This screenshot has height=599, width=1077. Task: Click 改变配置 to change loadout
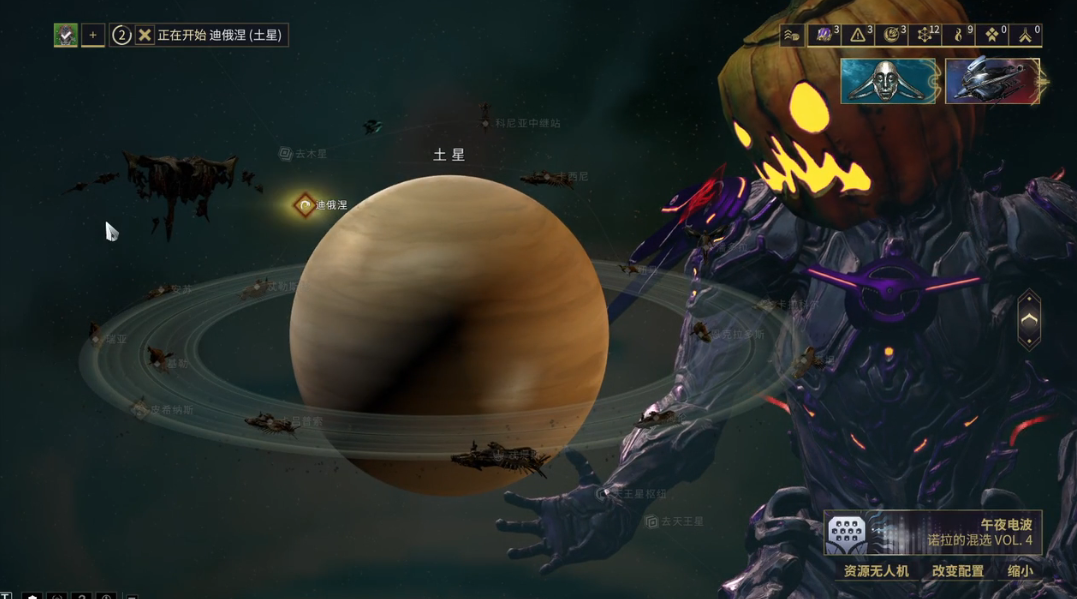pyautogui.click(x=957, y=571)
